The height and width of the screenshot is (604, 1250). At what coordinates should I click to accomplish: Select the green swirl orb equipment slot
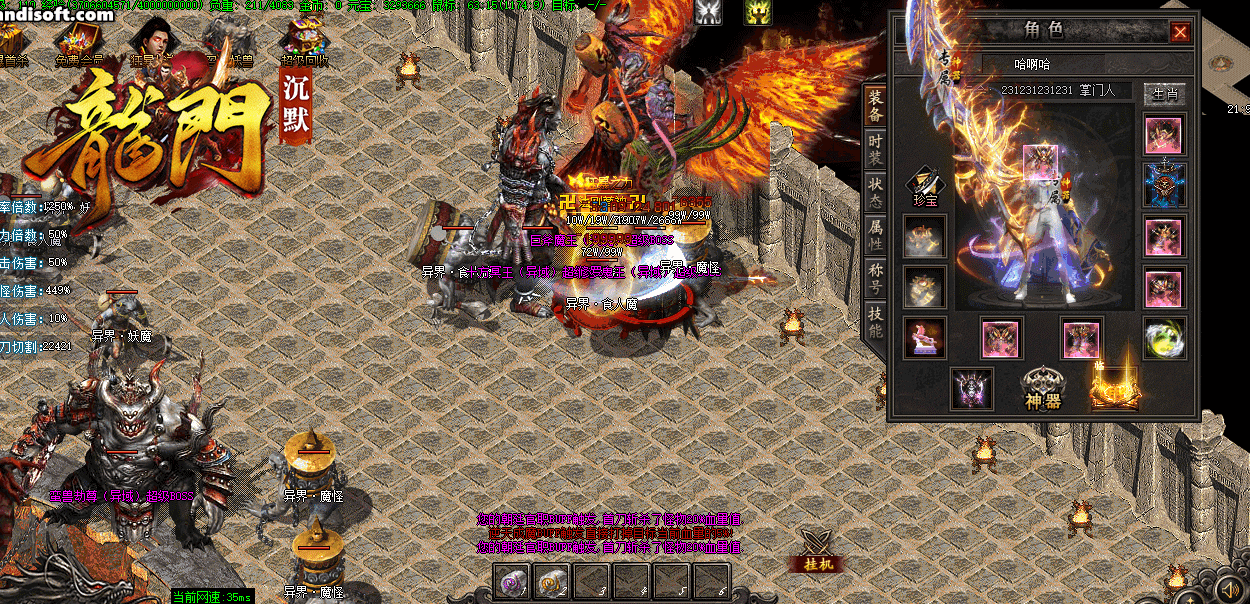tap(1165, 338)
